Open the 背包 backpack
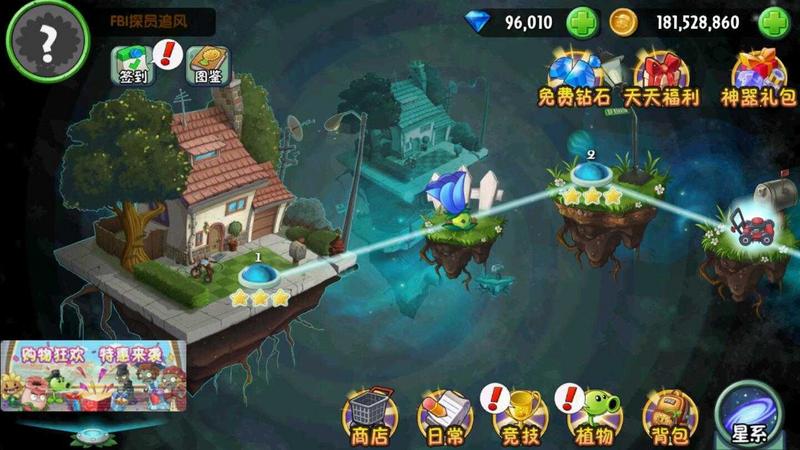This screenshot has height=450, width=800. (668, 415)
